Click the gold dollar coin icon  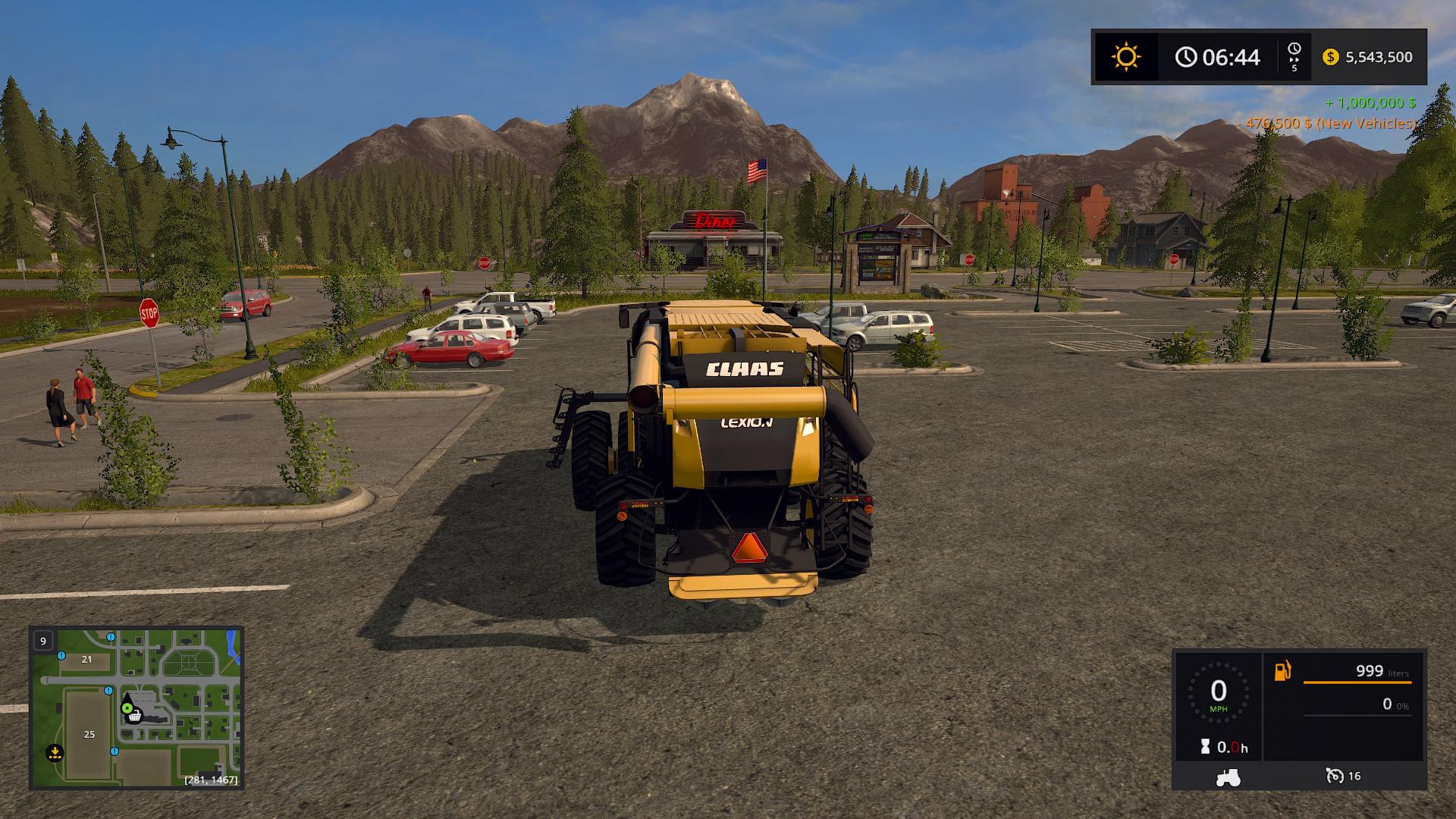[1330, 57]
